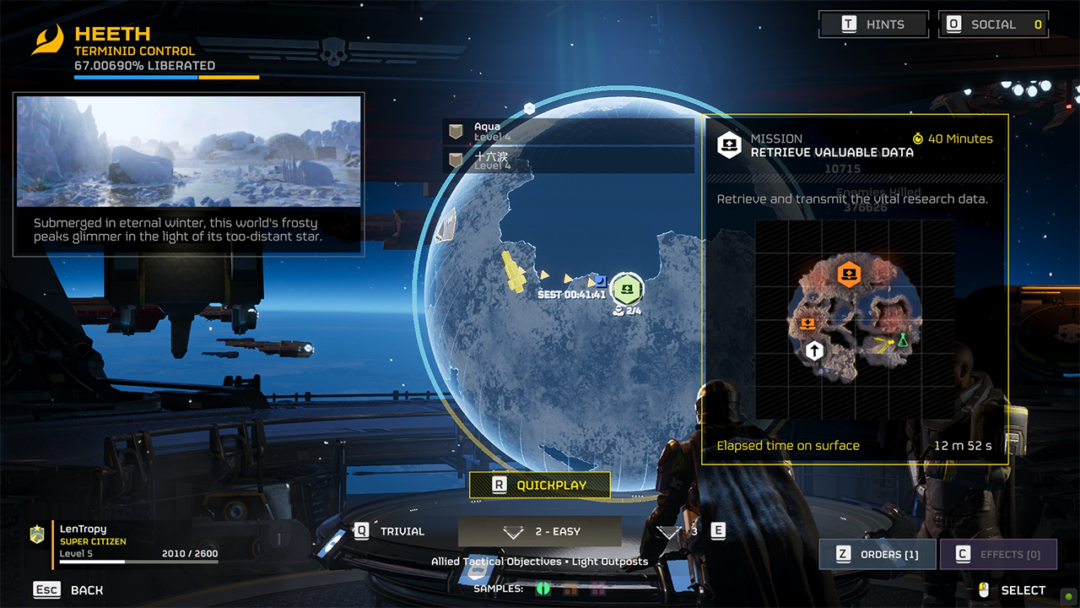Click the Heeth planet preview image

(x=189, y=151)
